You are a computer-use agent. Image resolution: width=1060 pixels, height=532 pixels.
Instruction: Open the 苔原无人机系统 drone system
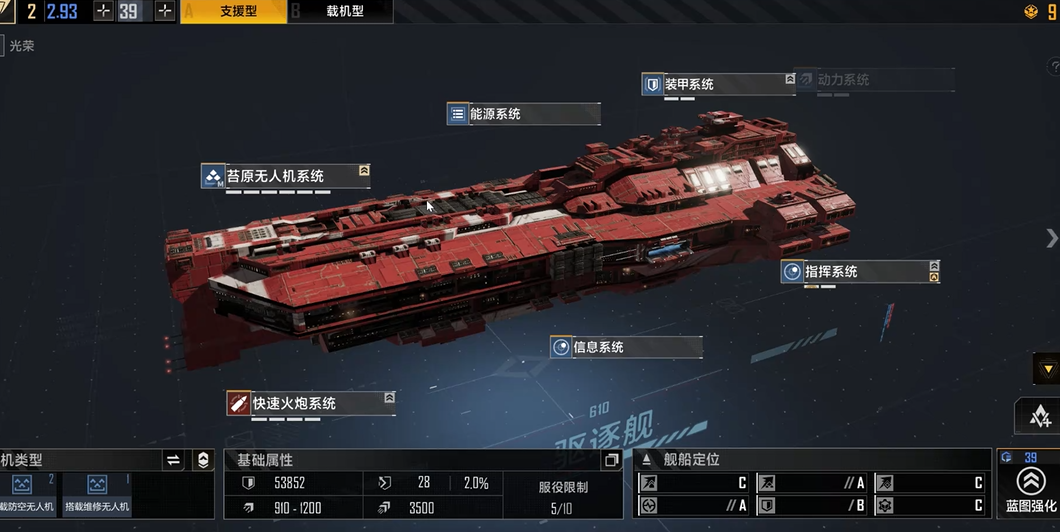pyautogui.click(x=285, y=176)
